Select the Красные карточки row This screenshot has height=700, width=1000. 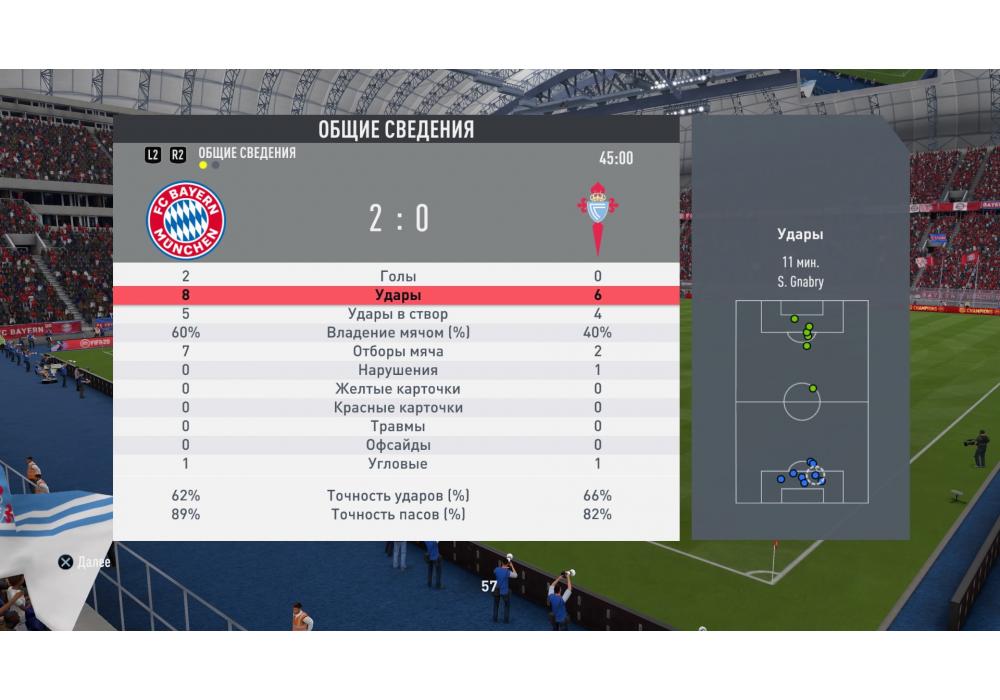[398, 408]
